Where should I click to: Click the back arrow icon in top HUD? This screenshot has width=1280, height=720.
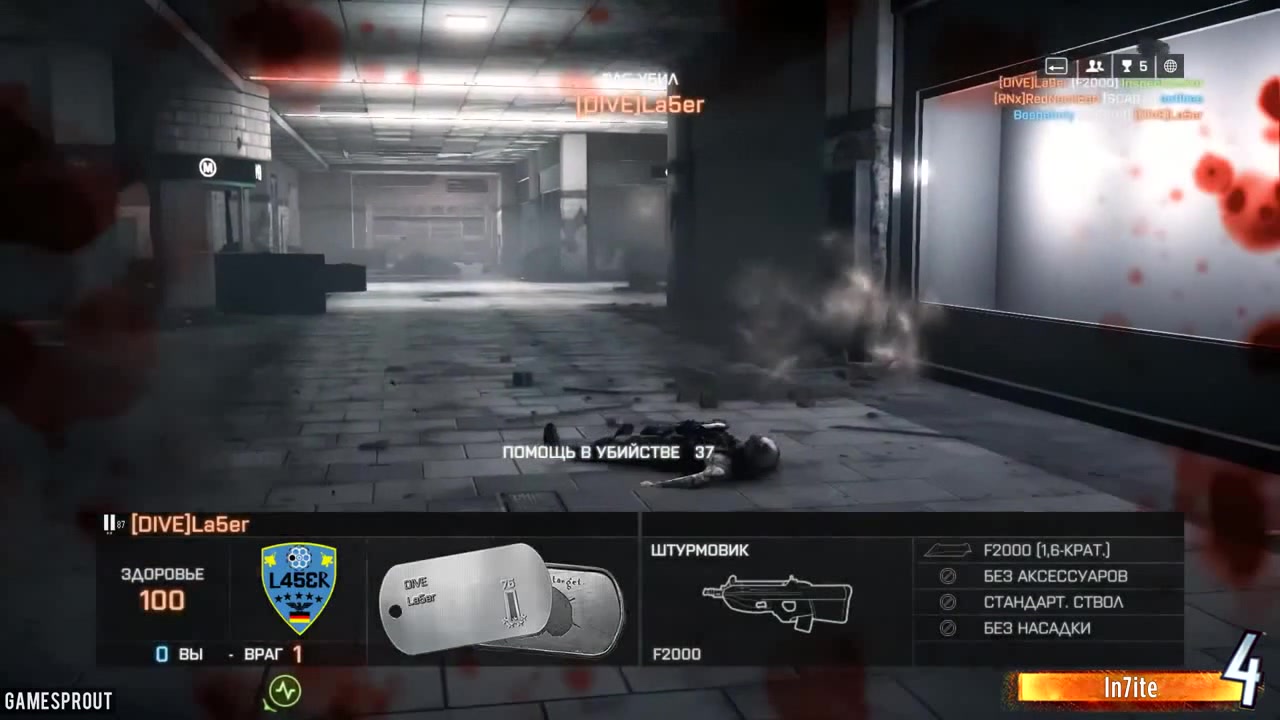pos(1057,66)
